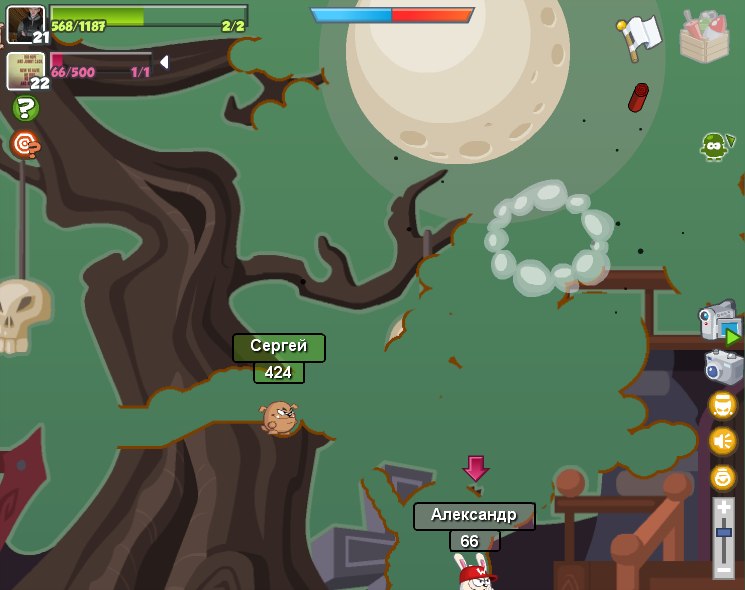Open the green question mark help button
The image size is (745, 590).
pos(26,108)
